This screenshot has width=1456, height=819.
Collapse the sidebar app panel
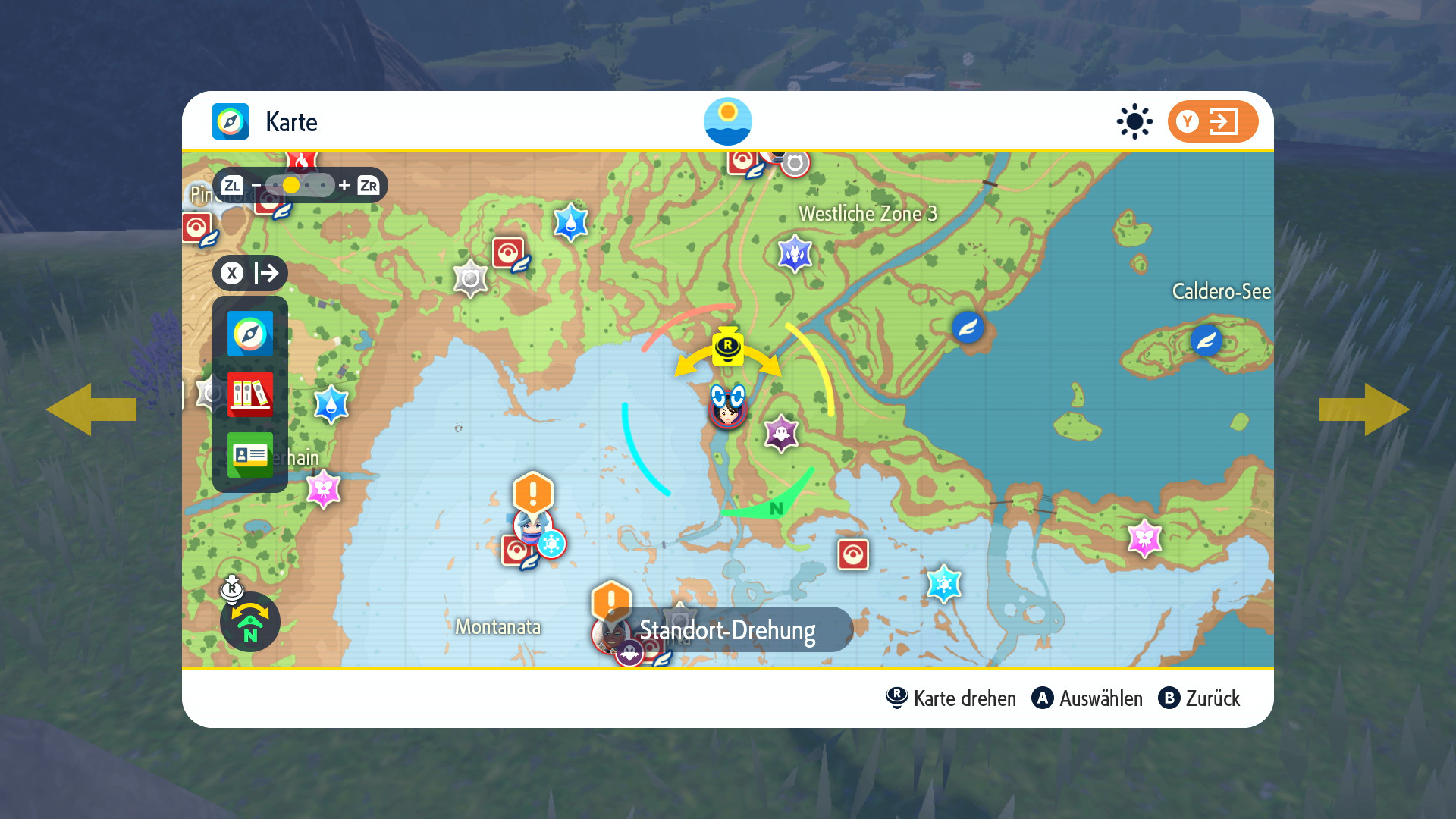pyautogui.click(x=249, y=273)
